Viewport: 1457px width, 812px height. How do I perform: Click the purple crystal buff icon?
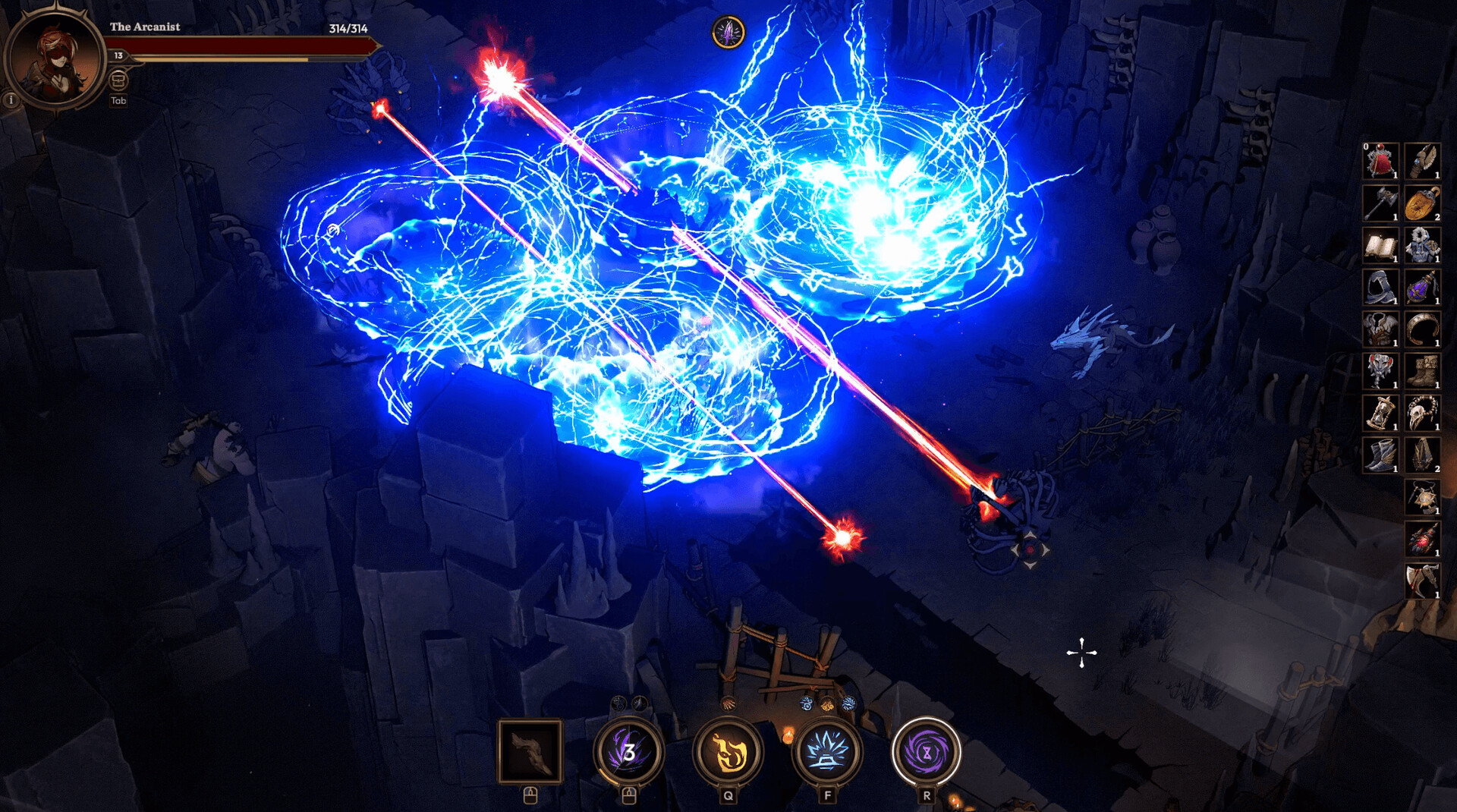[x=728, y=33]
